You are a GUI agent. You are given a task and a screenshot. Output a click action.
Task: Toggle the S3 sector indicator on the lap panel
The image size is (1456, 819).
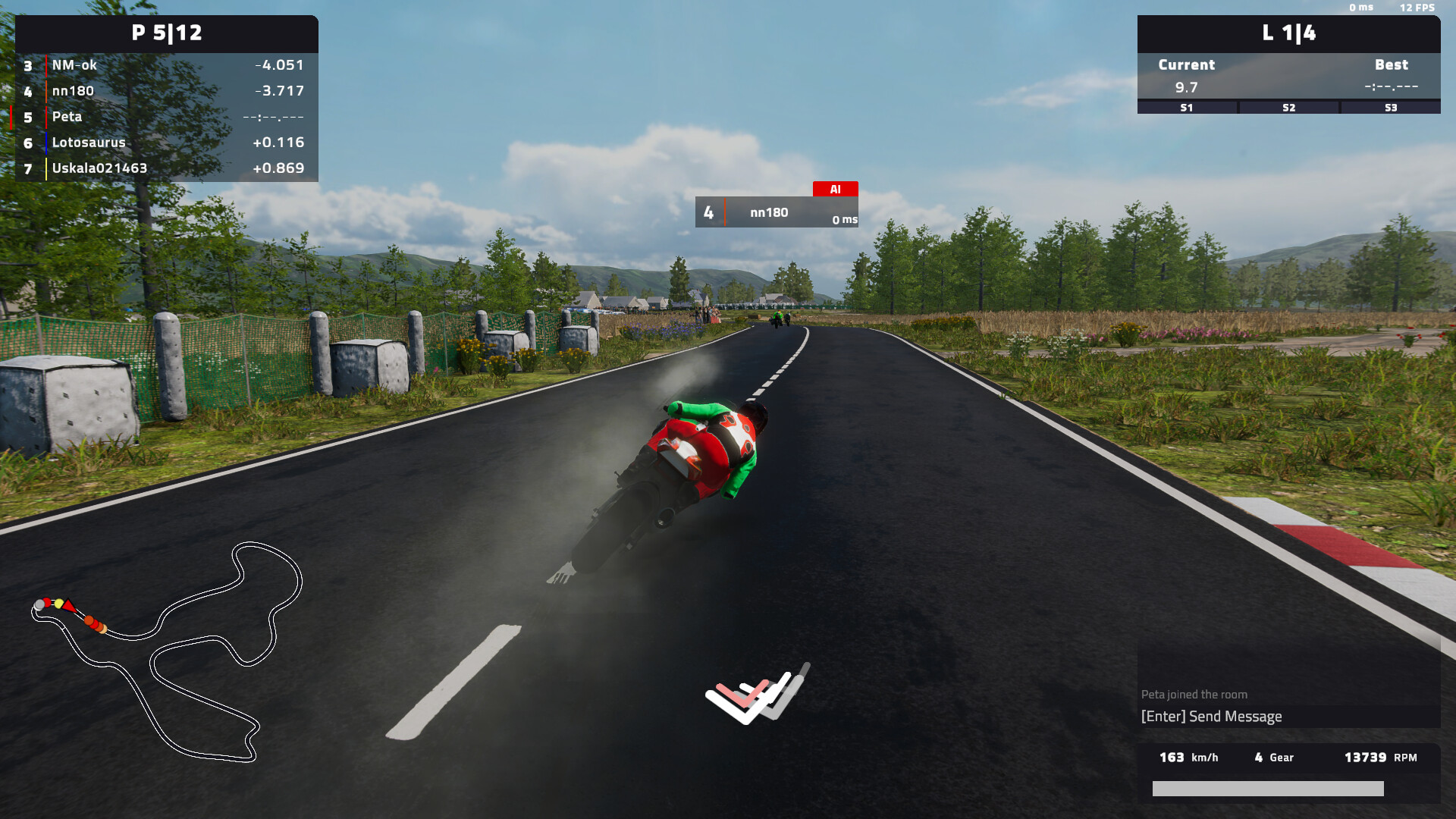point(1390,108)
